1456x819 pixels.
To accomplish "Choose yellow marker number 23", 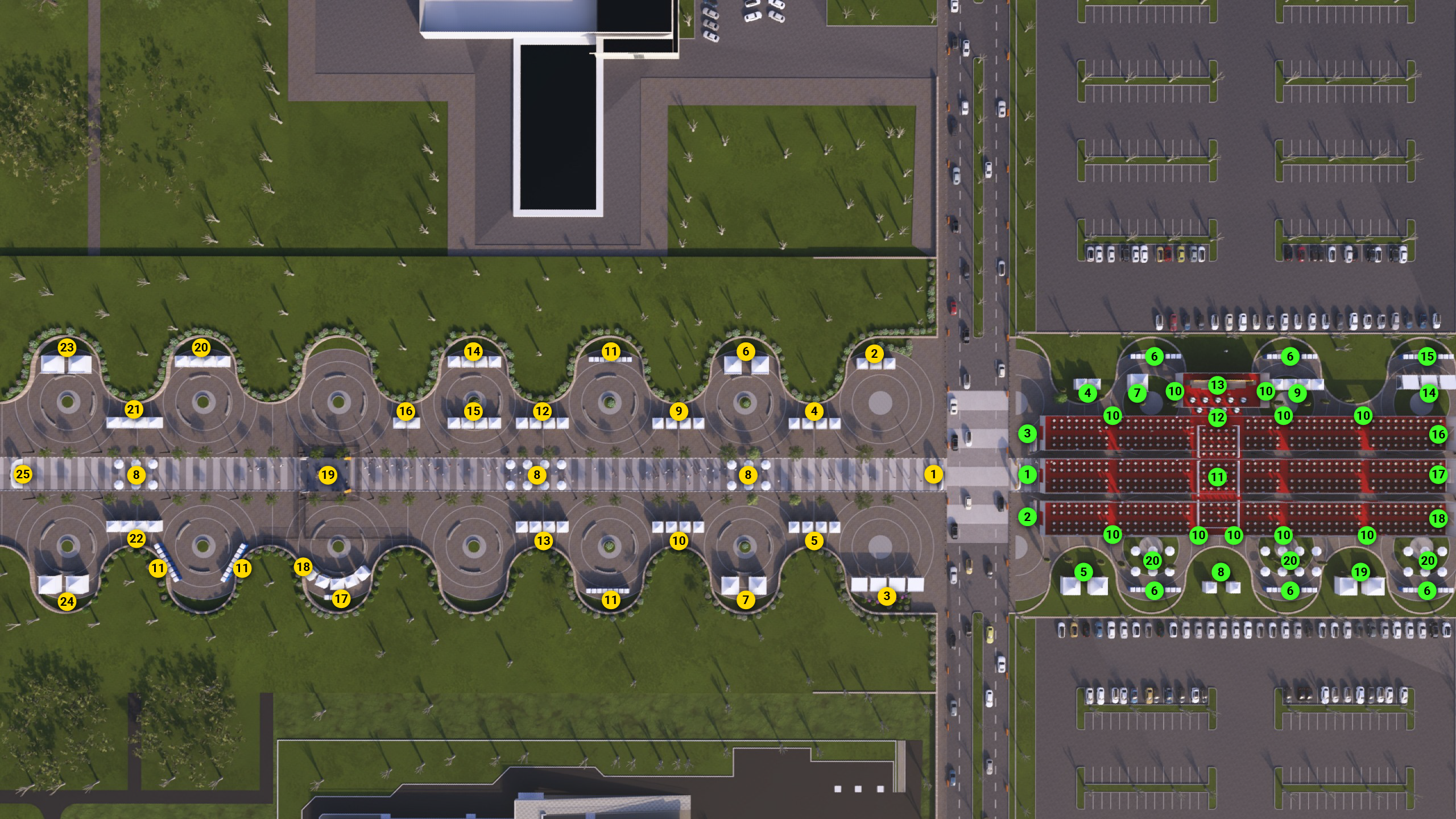I will point(67,348).
